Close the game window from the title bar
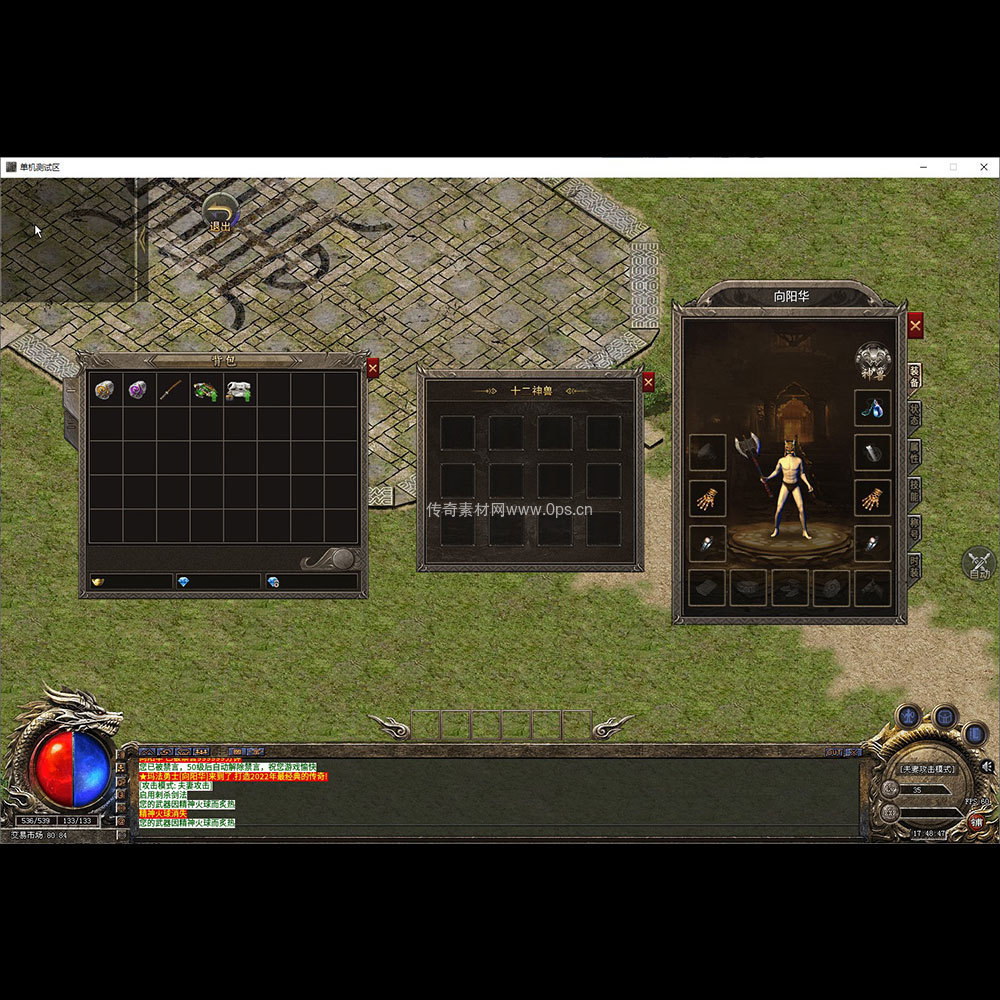The width and height of the screenshot is (1000, 1000). coord(983,167)
